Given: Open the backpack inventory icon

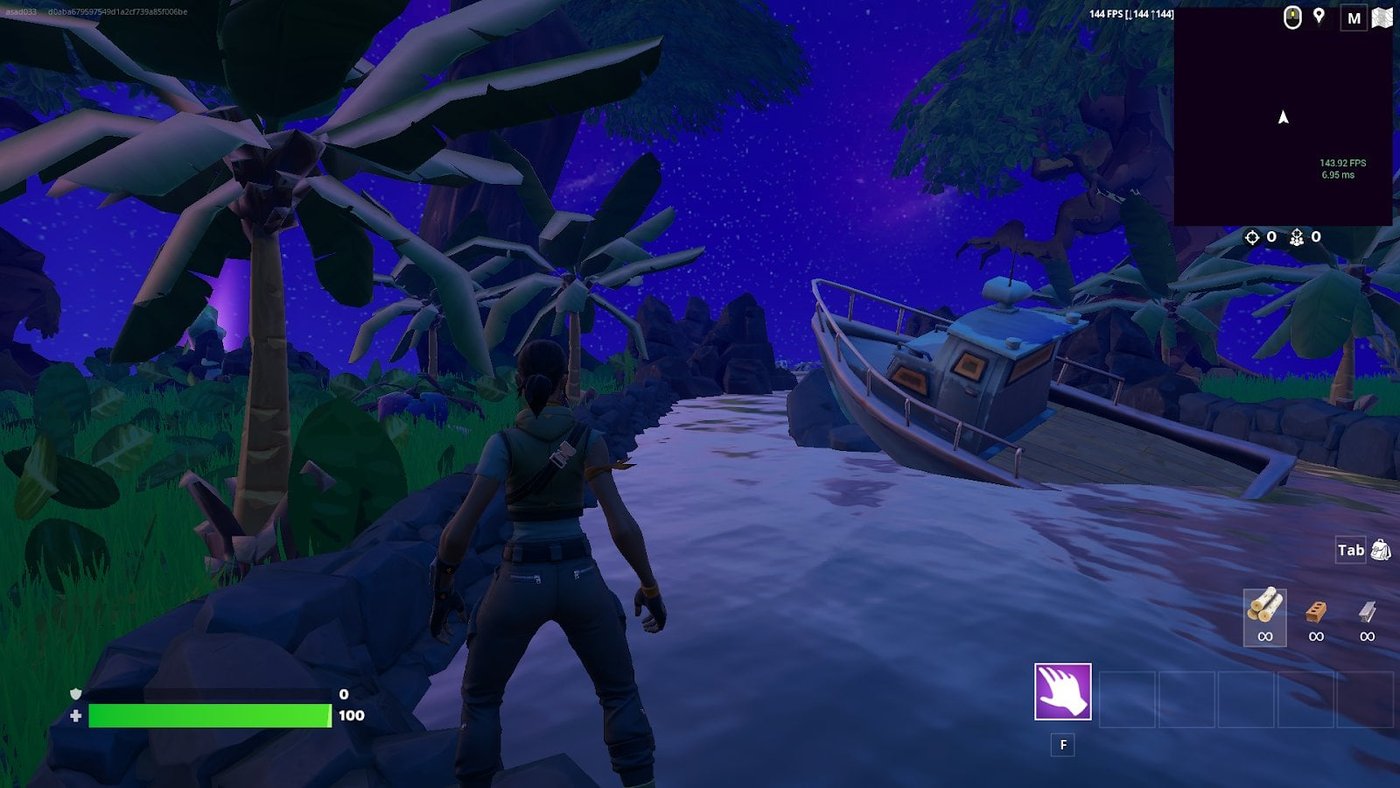Looking at the screenshot, I should pos(1383,549).
